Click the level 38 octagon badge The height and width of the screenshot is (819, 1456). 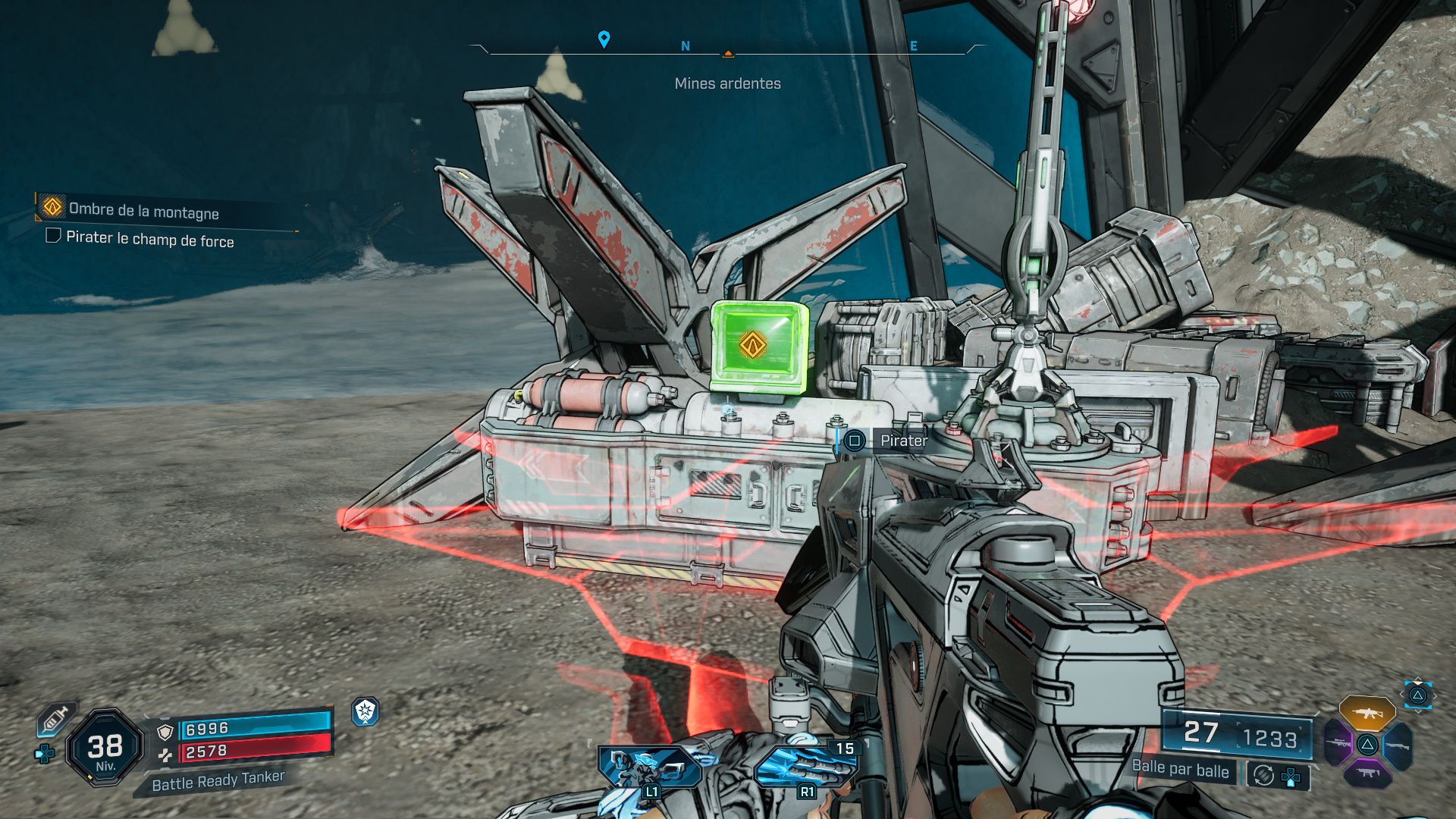[x=105, y=748]
